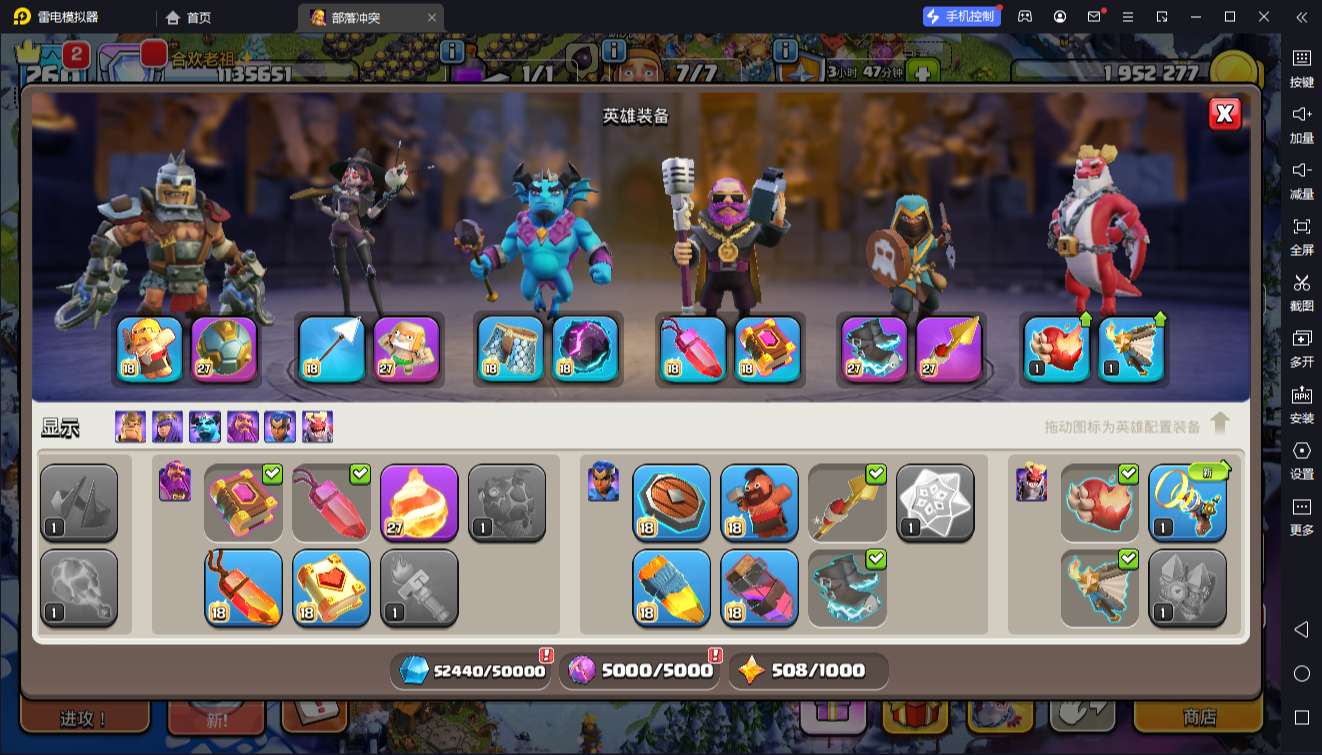
Task: Toggle the Barbarian King display filter
Action: point(130,427)
